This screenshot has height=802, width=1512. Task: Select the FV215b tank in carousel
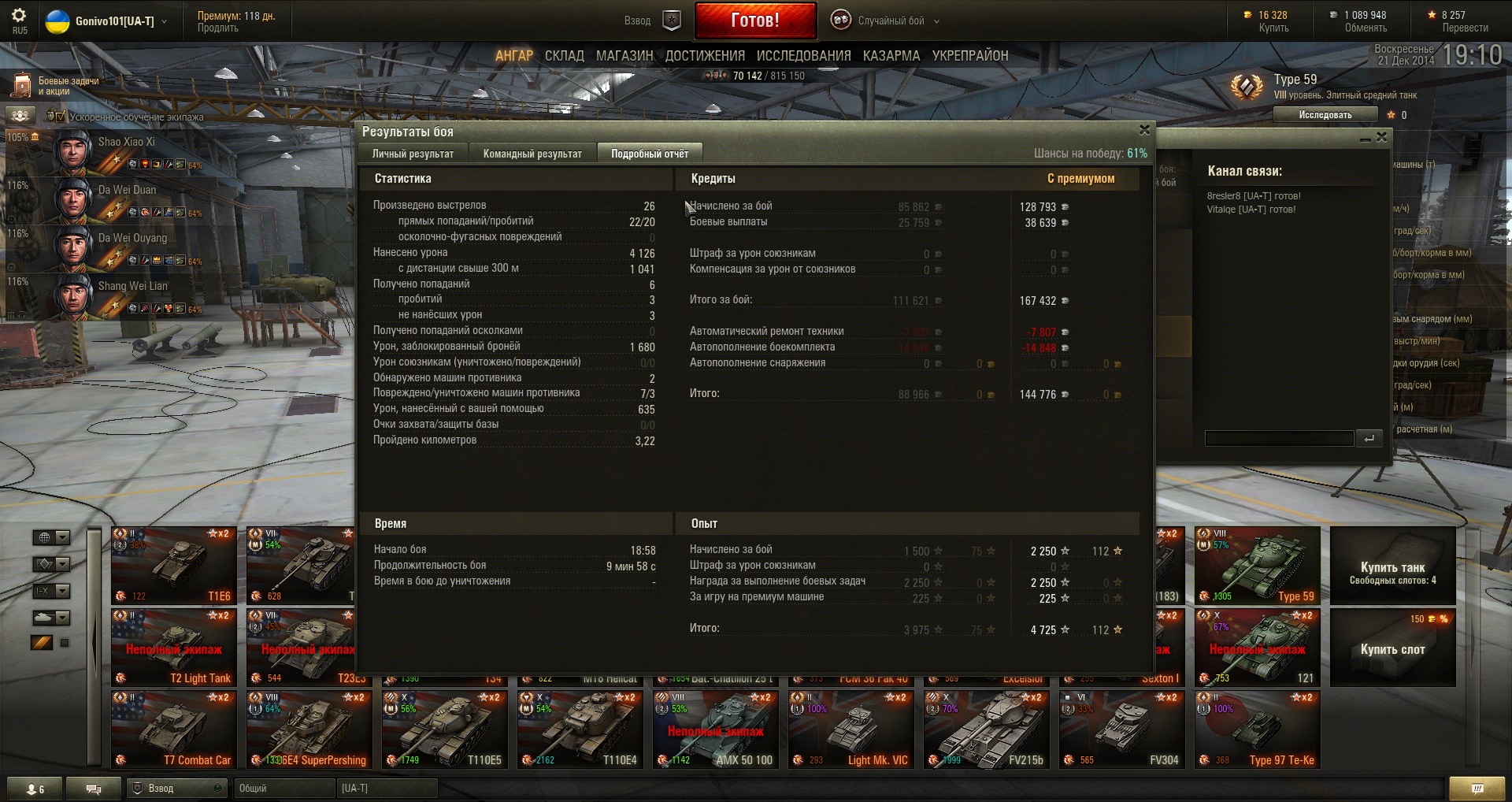pyautogui.click(x=986, y=729)
